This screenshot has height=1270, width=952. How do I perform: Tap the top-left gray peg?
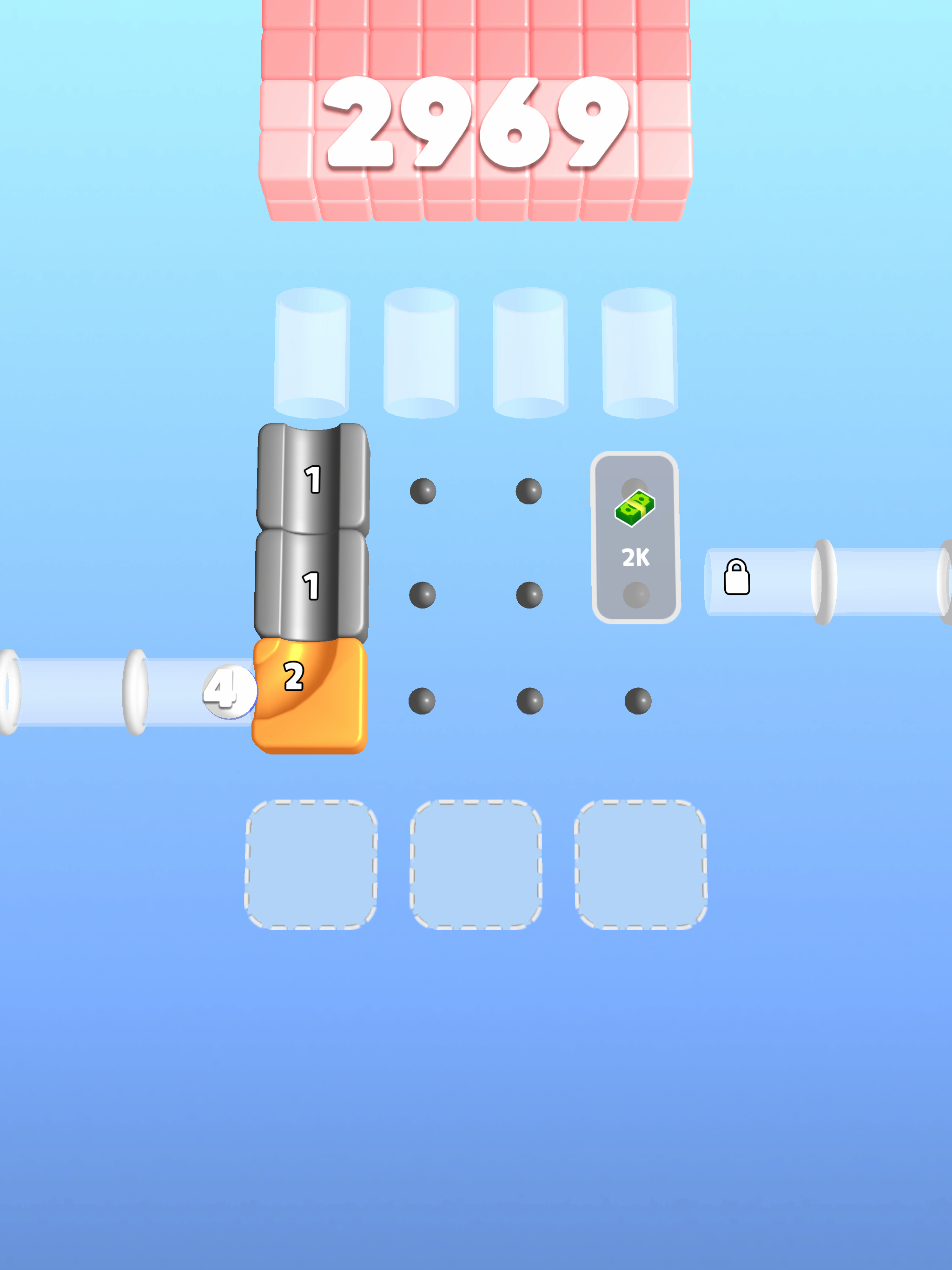point(423,491)
